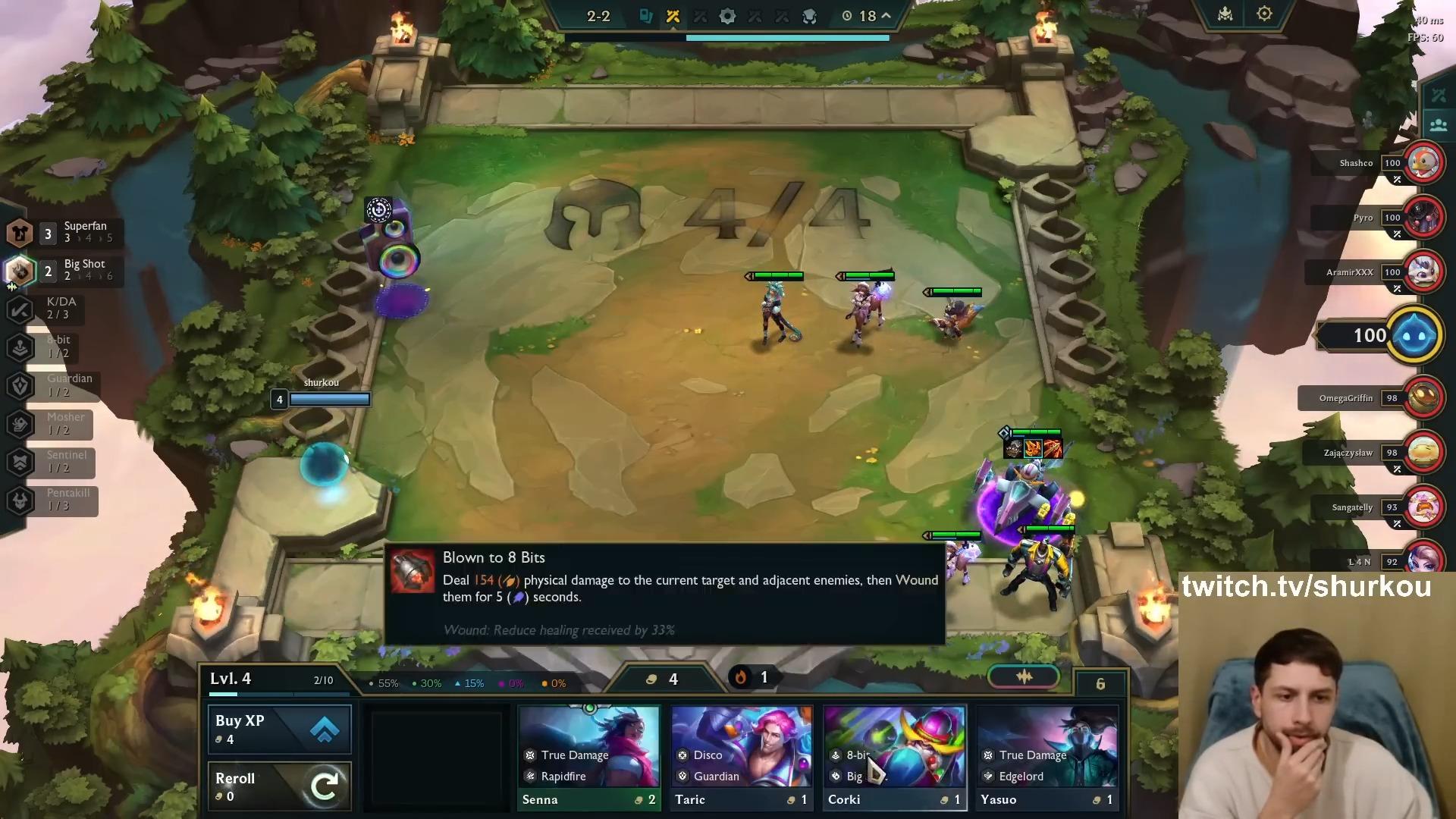Click the Superfan trait icon
The height and width of the screenshot is (819, 1456).
click(x=19, y=233)
